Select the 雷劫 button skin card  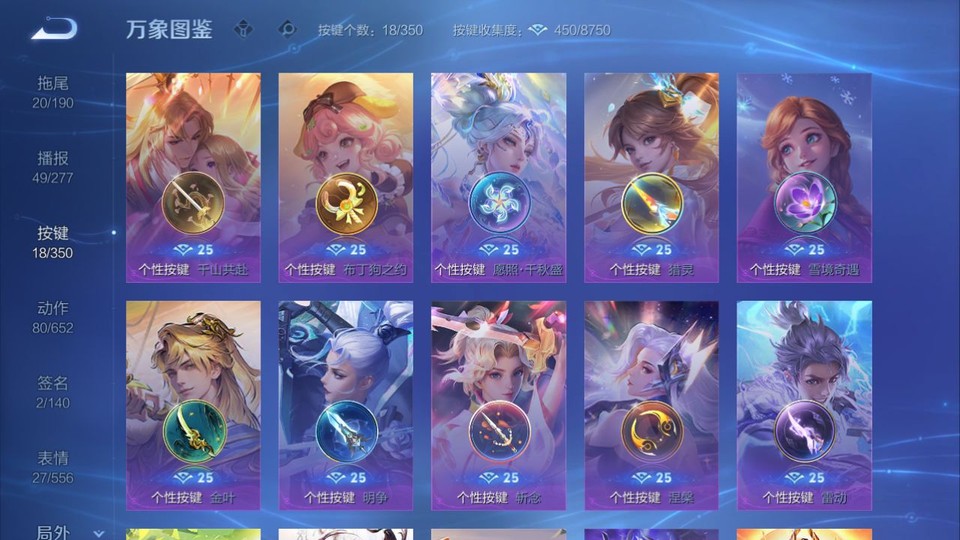(804, 405)
